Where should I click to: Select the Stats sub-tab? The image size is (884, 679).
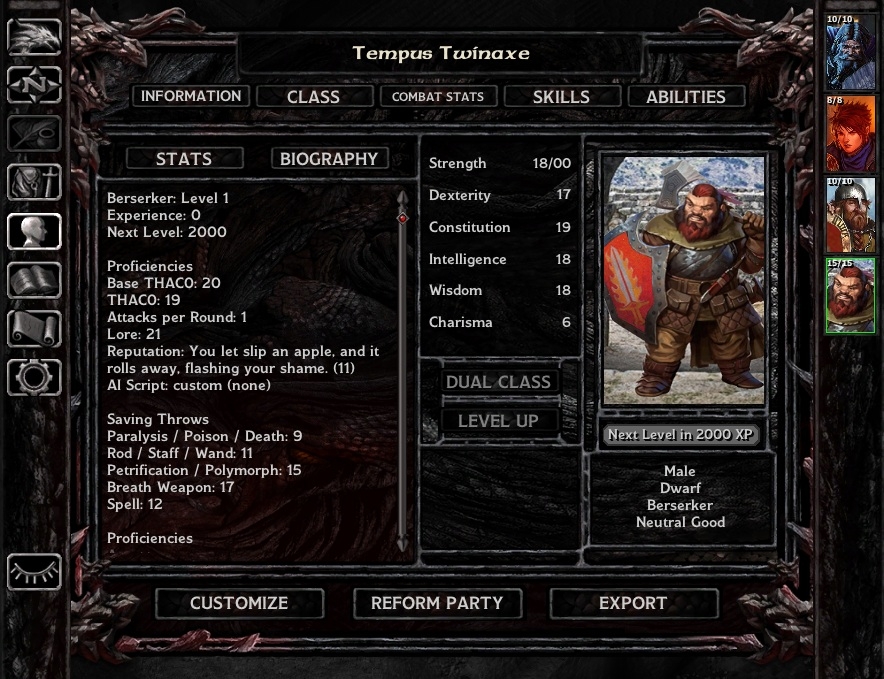[184, 158]
